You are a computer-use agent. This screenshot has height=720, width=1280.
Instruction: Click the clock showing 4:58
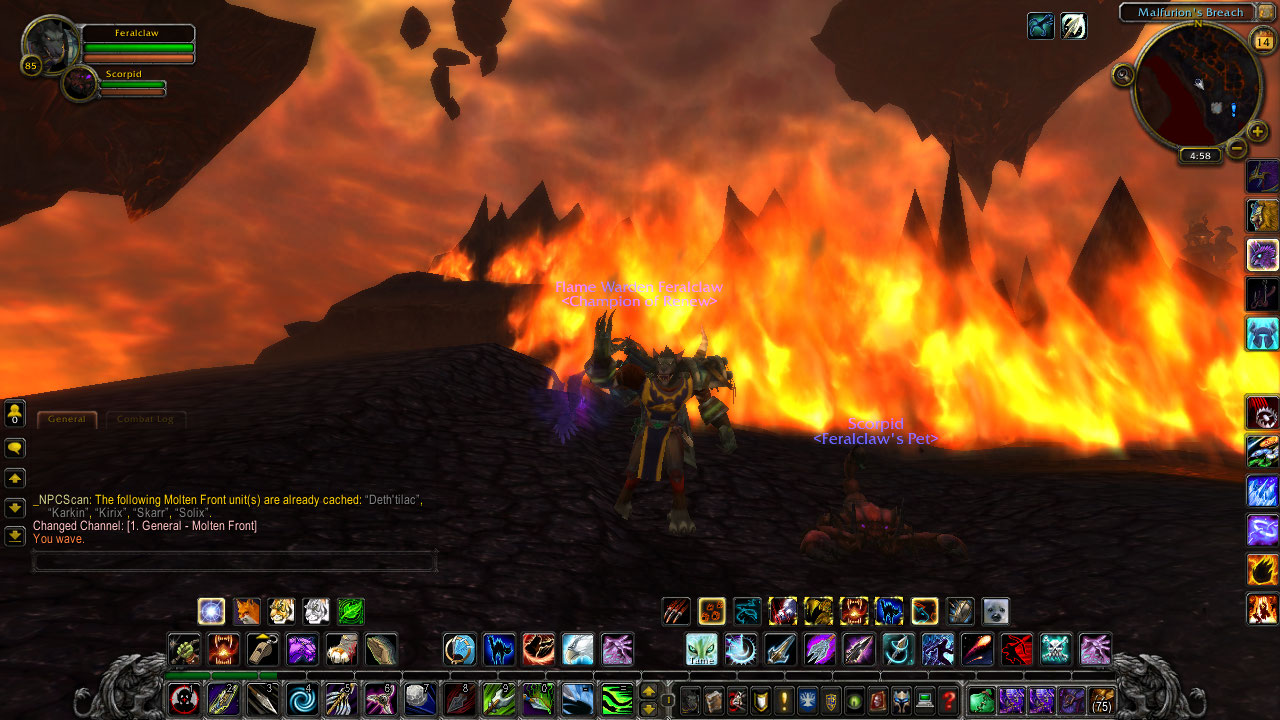(x=1200, y=155)
